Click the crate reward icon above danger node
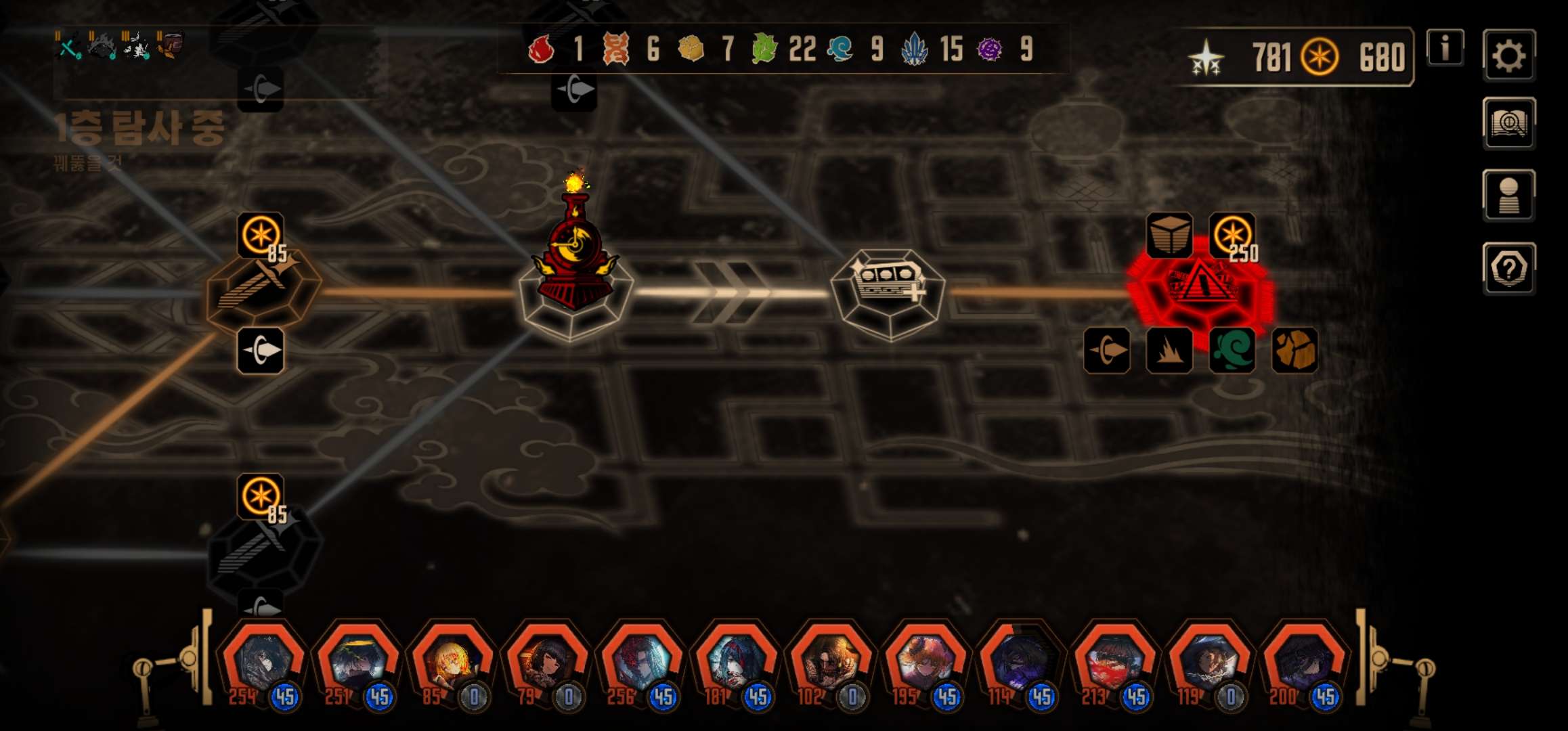 click(x=1169, y=235)
